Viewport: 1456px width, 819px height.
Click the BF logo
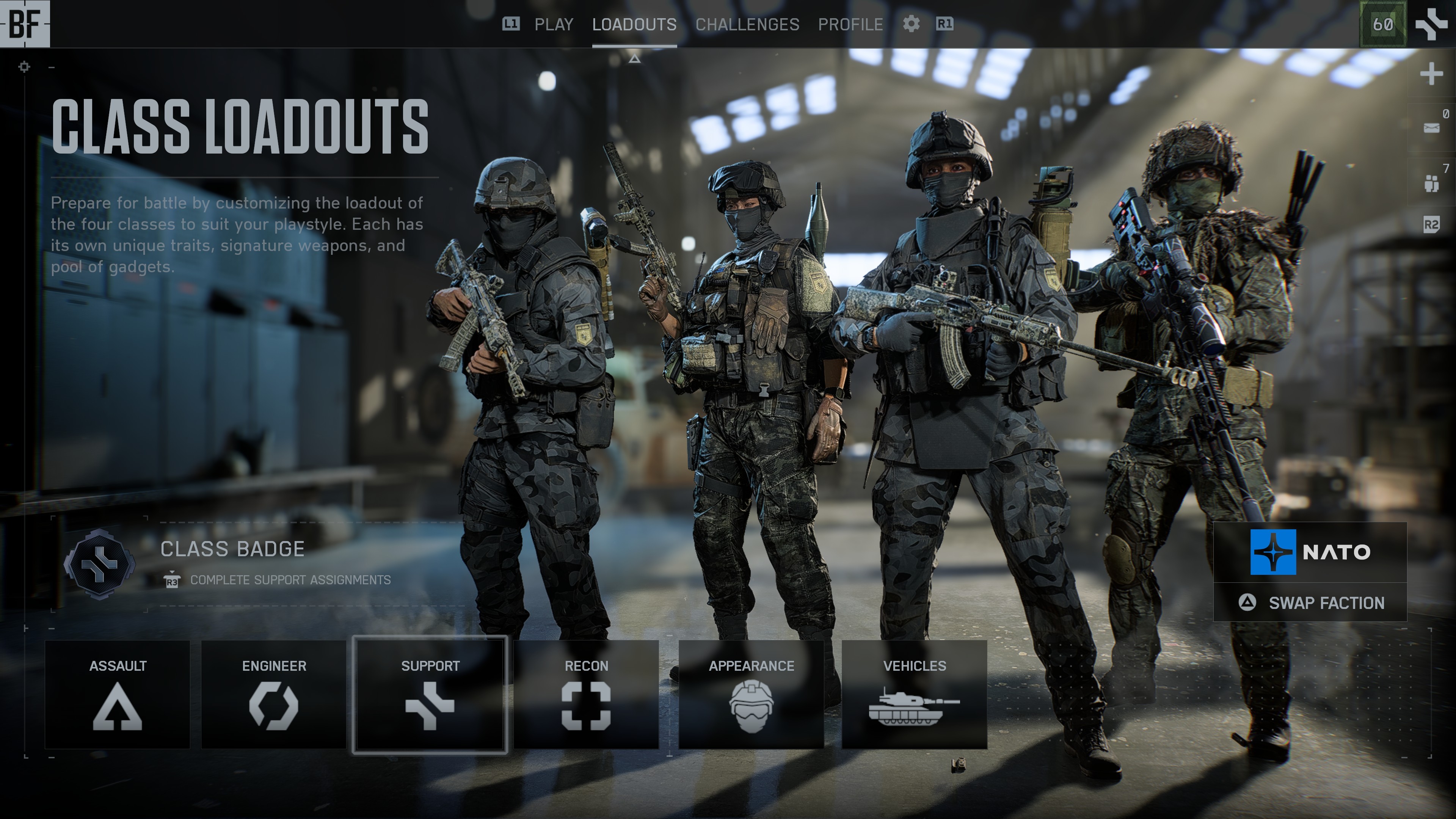[x=25, y=24]
